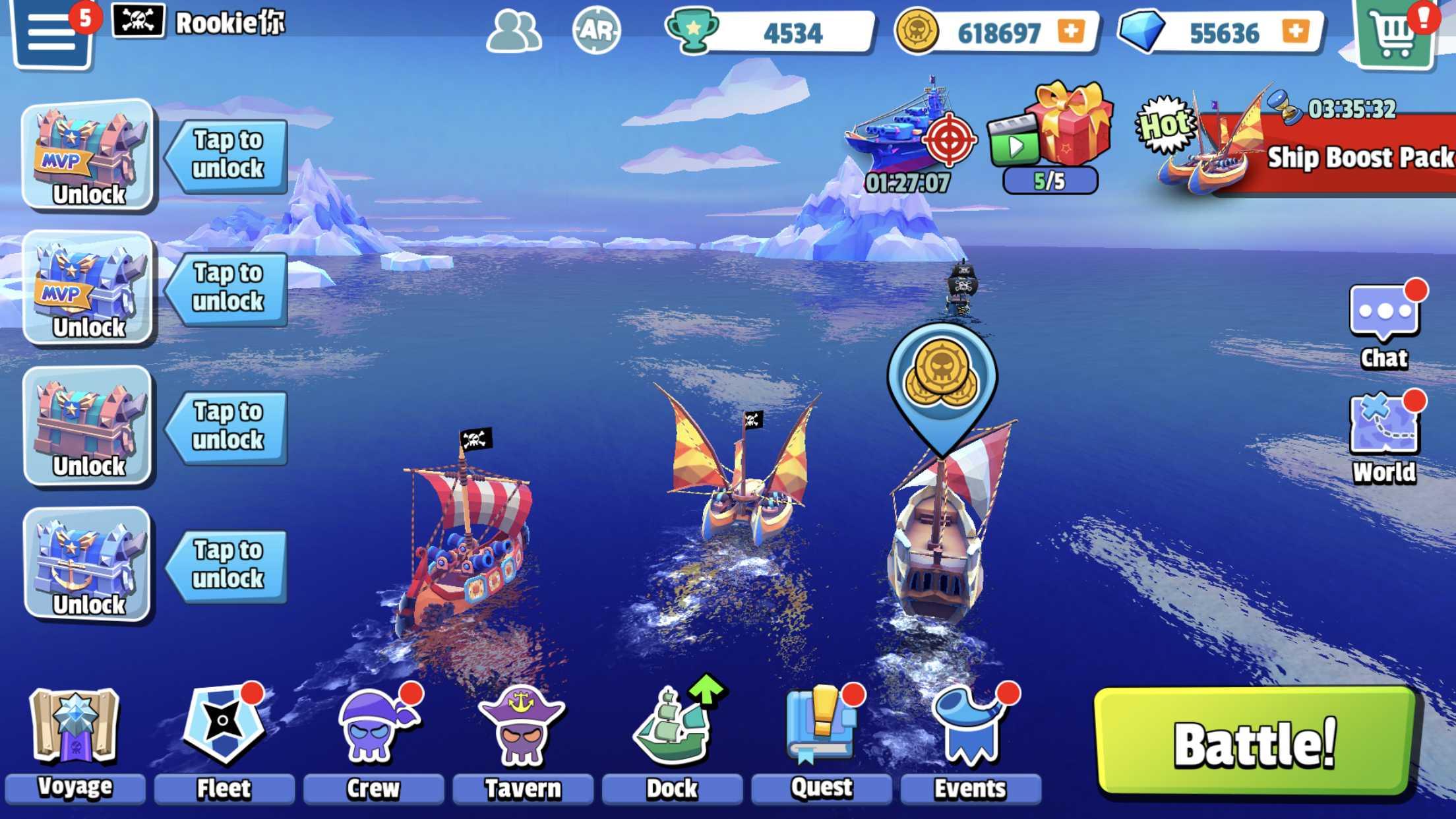
Task: Open the friends list icon
Action: pyautogui.click(x=514, y=30)
